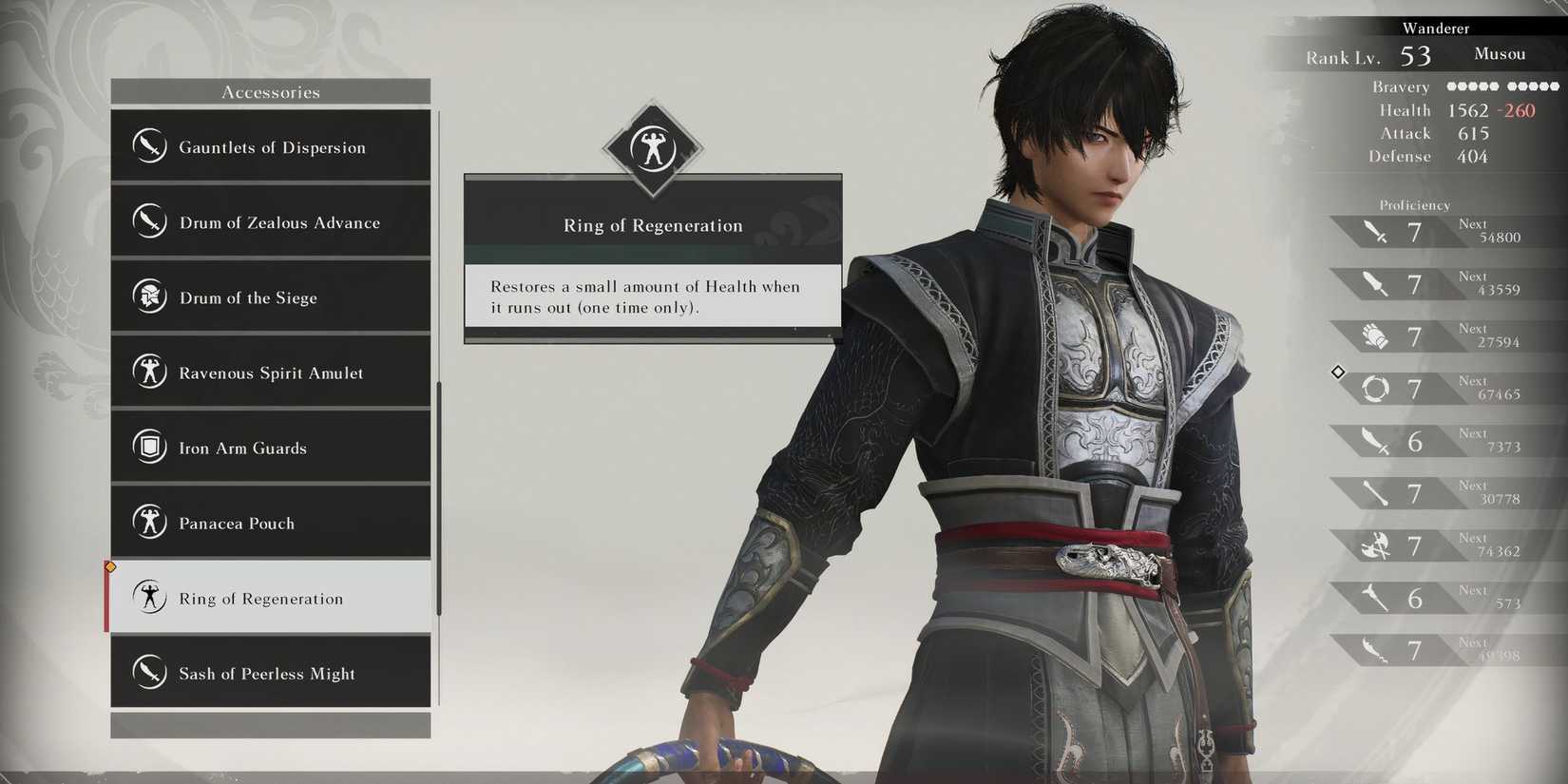1568x784 pixels.
Task: Equip the Gauntlets of Dispersion accessory
Action: (x=272, y=147)
